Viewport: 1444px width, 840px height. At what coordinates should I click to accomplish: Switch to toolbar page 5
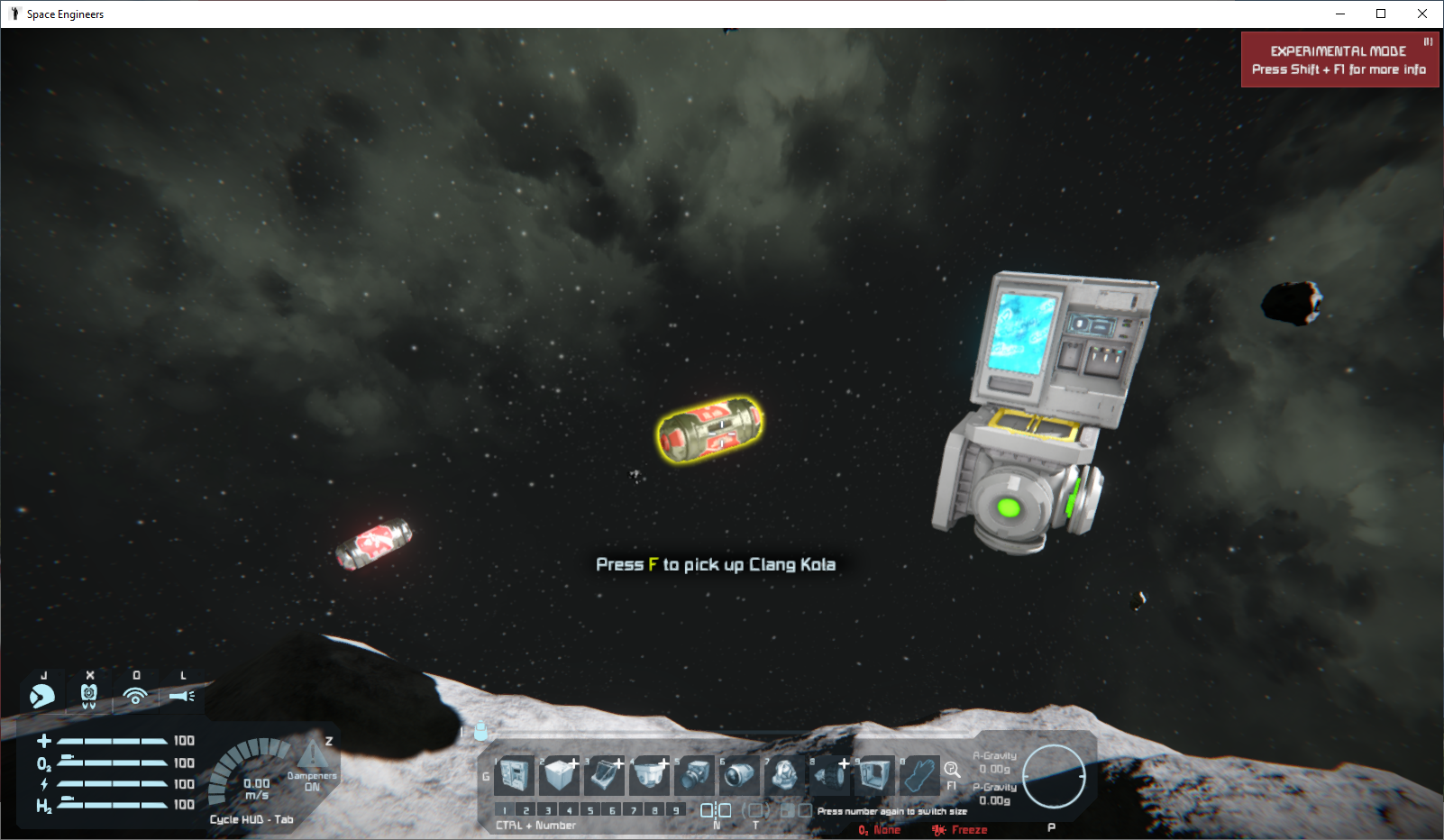(x=591, y=810)
